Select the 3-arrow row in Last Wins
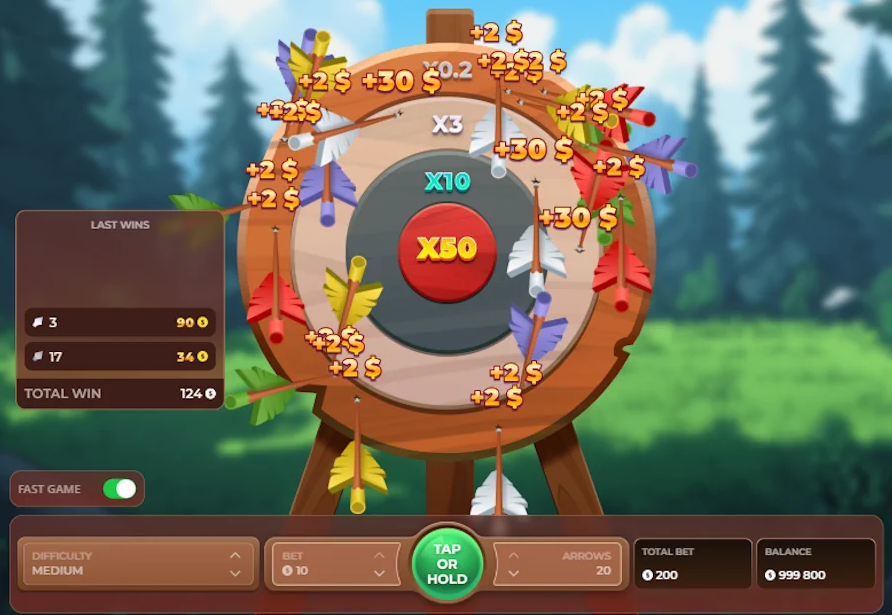892x615 pixels. [120, 323]
